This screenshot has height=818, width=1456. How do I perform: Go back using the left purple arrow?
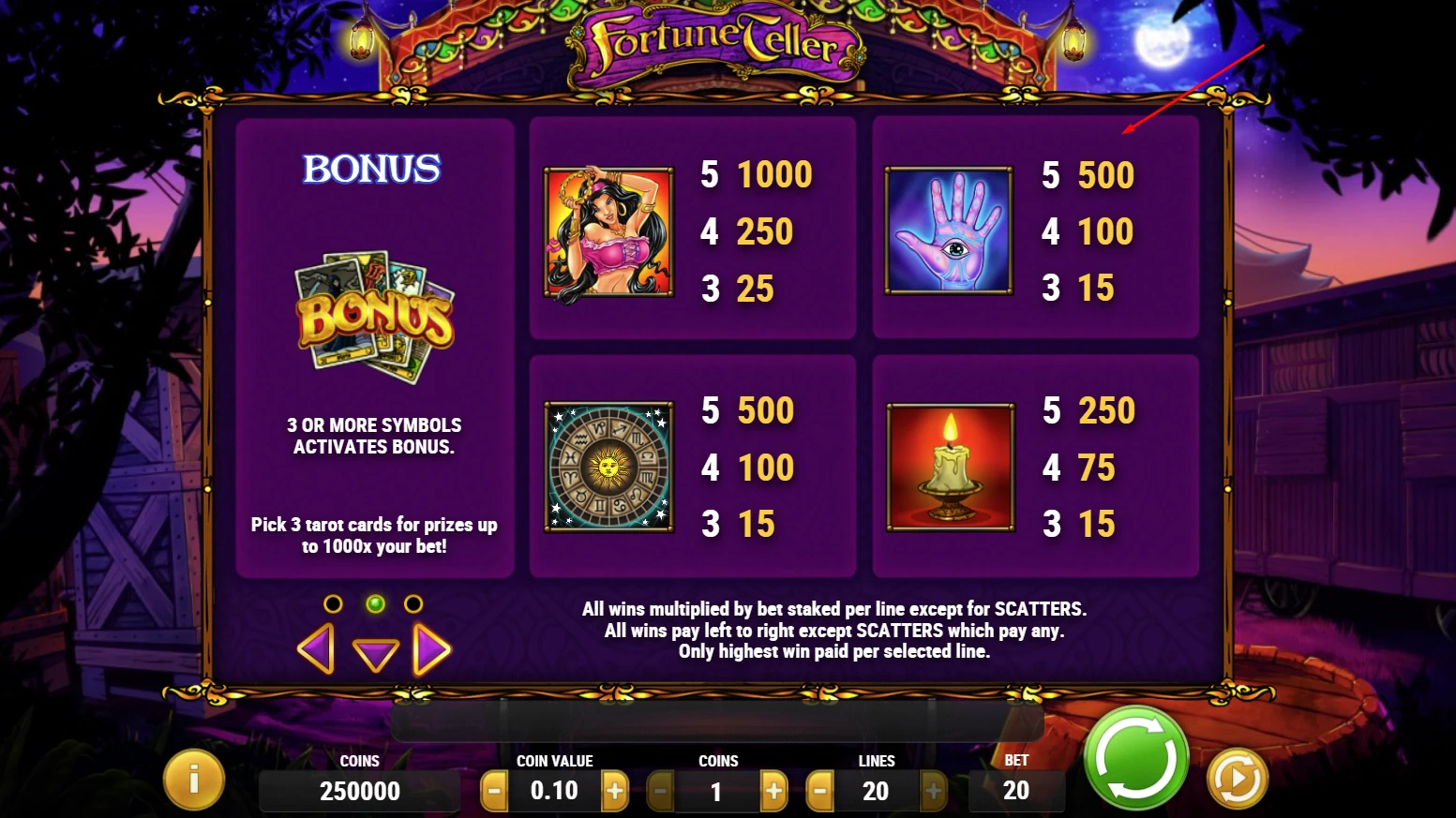tap(316, 647)
